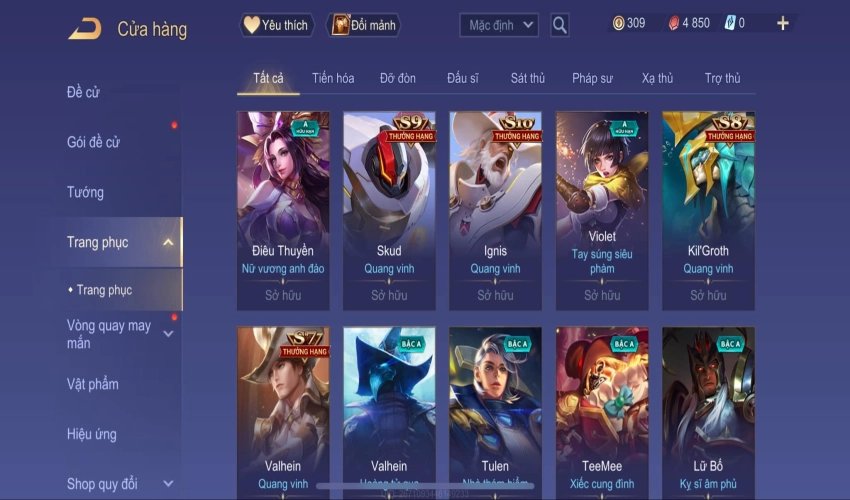The image size is (850, 500).
Task: Pick the TeeMee Xiếc cung đình card
Action: (602, 410)
